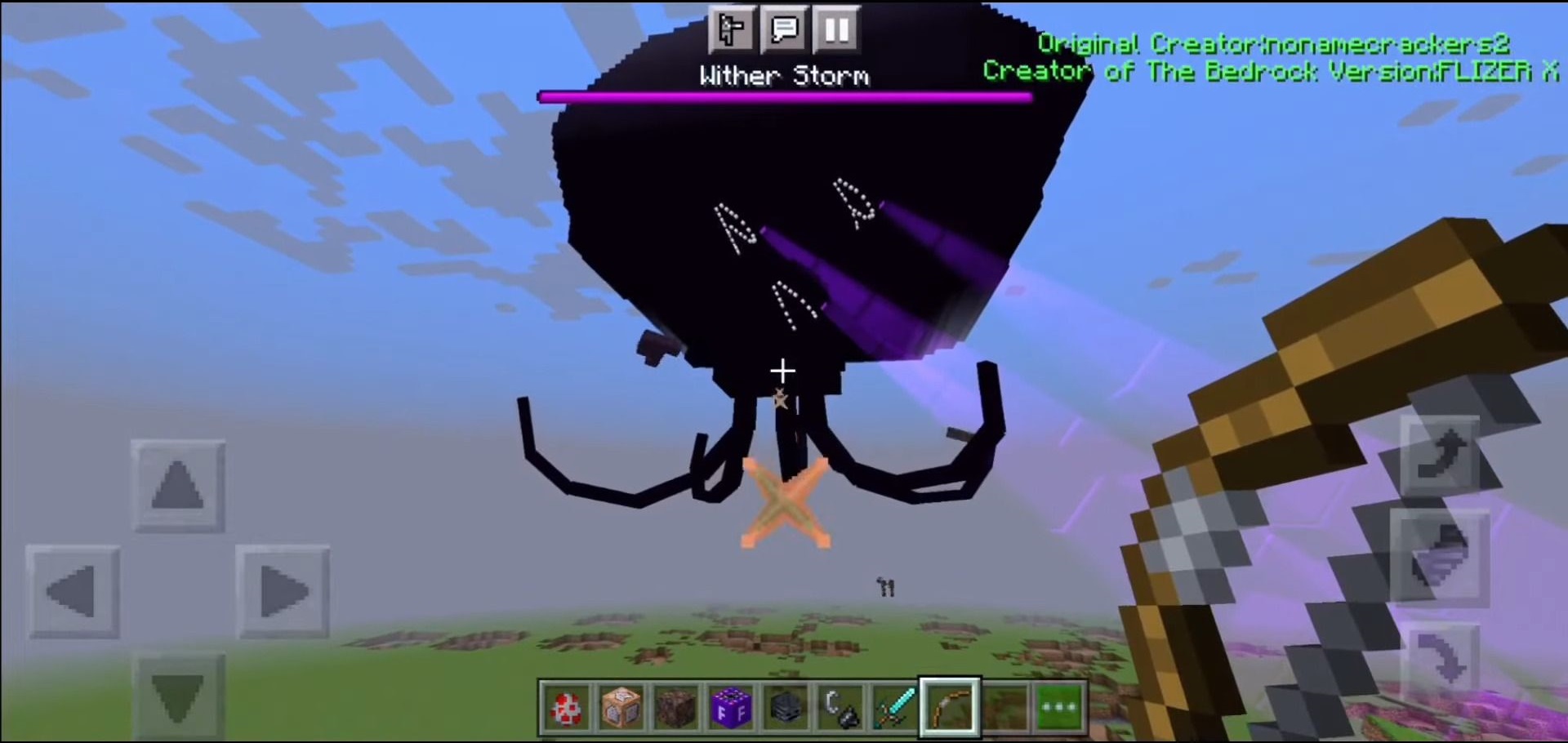Open the emote button at top
1568x743 pixels.
pyautogui.click(x=731, y=30)
